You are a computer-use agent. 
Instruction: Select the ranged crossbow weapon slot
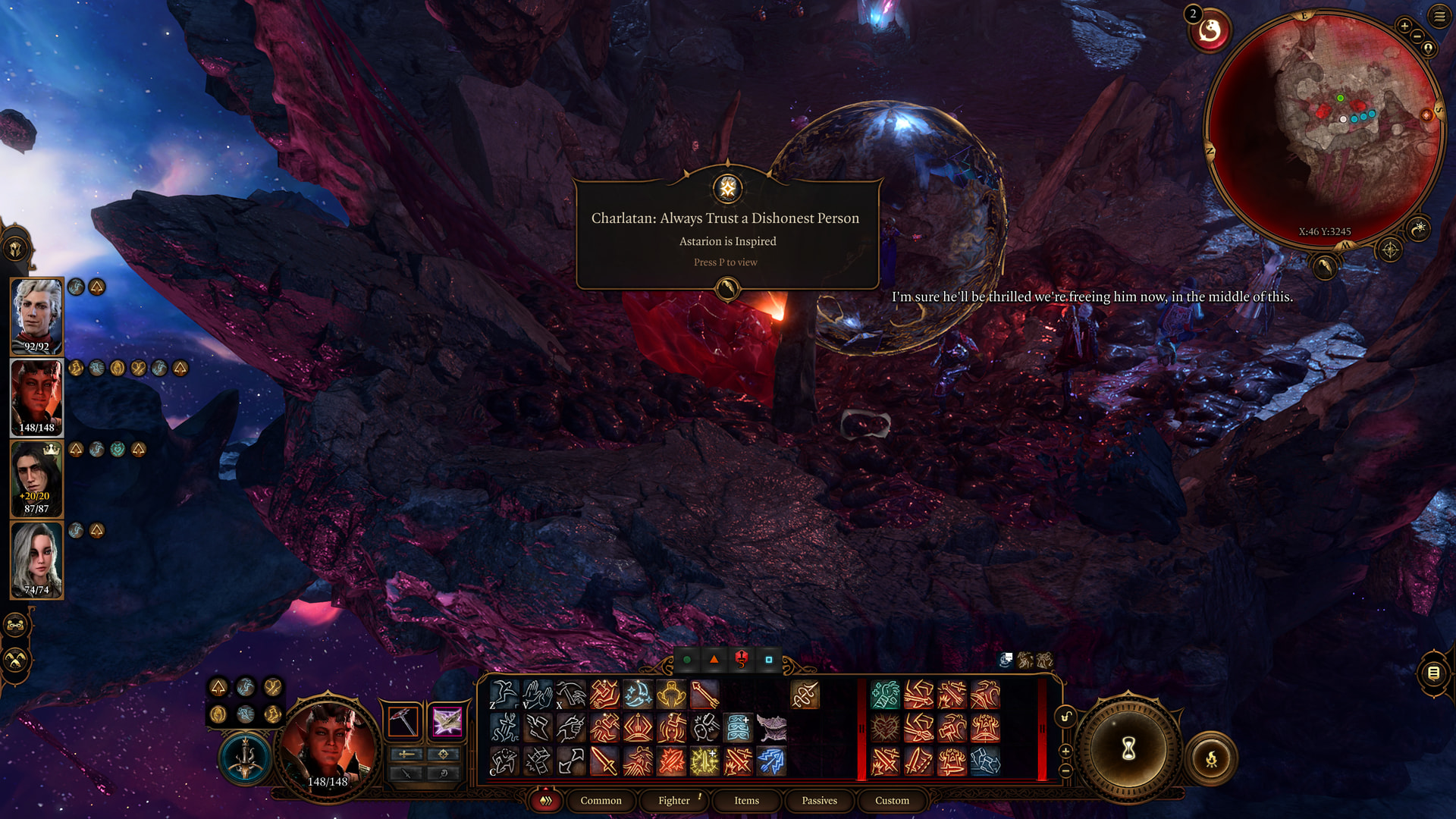coord(447,721)
